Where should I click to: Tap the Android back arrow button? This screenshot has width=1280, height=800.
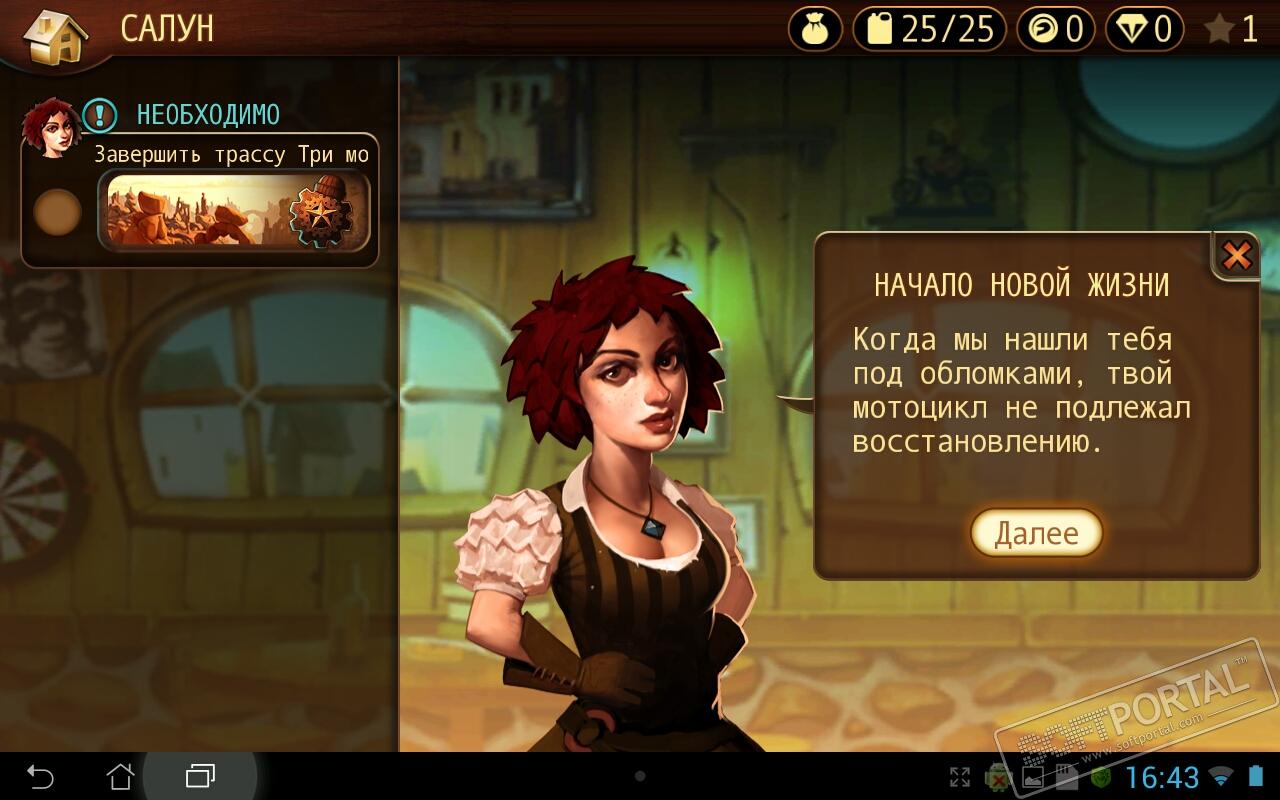click(40, 776)
